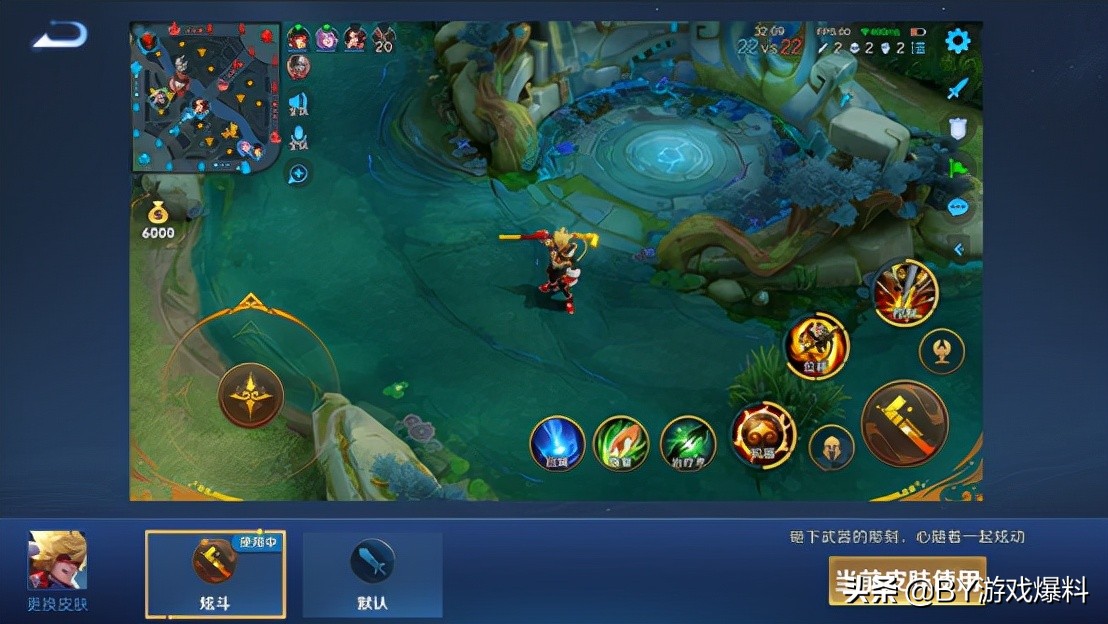The width and height of the screenshot is (1108, 624).
Task: Unleash the staff-slam ultimate skill
Action: [905, 291]
